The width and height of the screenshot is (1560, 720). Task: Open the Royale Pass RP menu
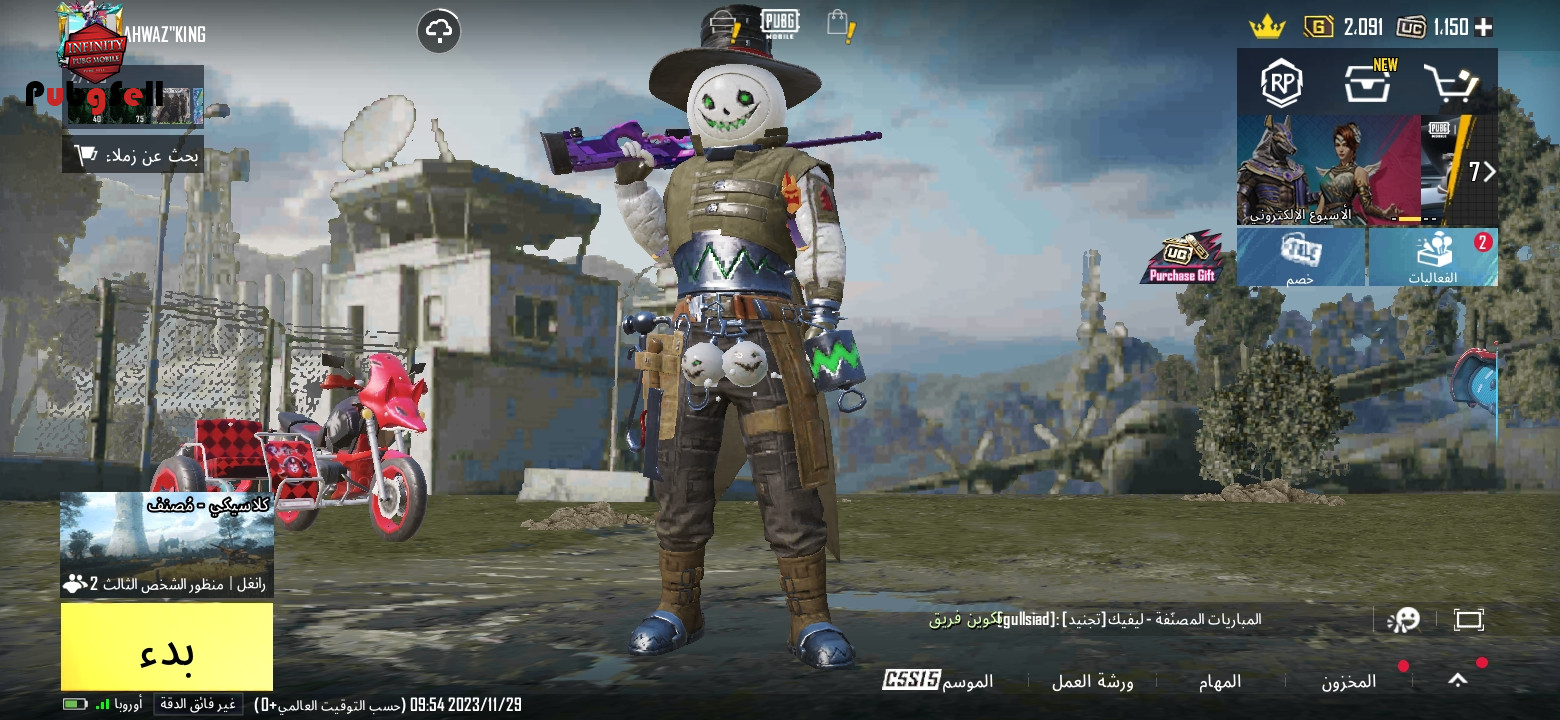click(1281, 83)
